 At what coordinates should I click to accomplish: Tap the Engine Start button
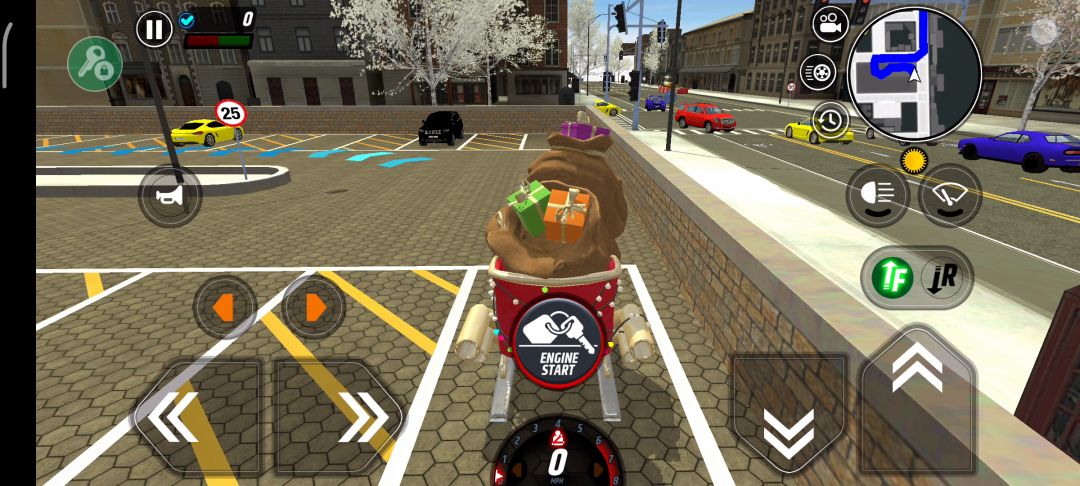[558, 343]
